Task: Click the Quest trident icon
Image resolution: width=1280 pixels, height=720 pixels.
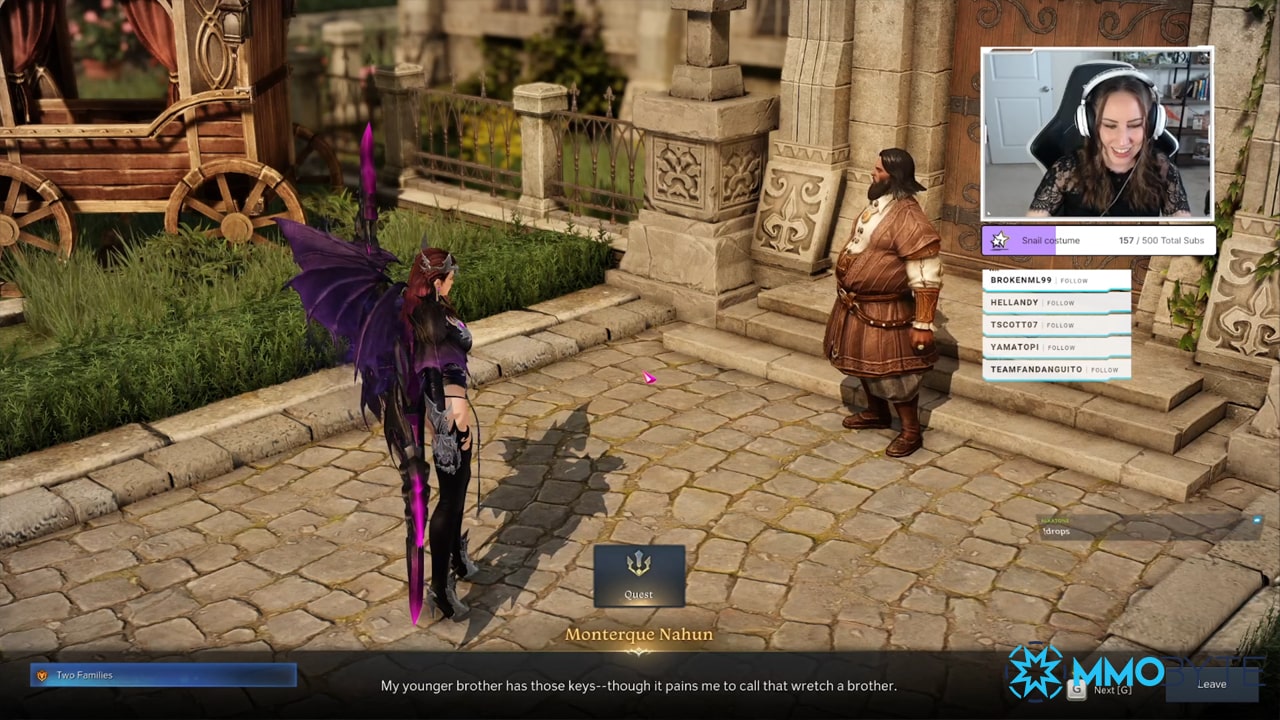Action: 639,565
